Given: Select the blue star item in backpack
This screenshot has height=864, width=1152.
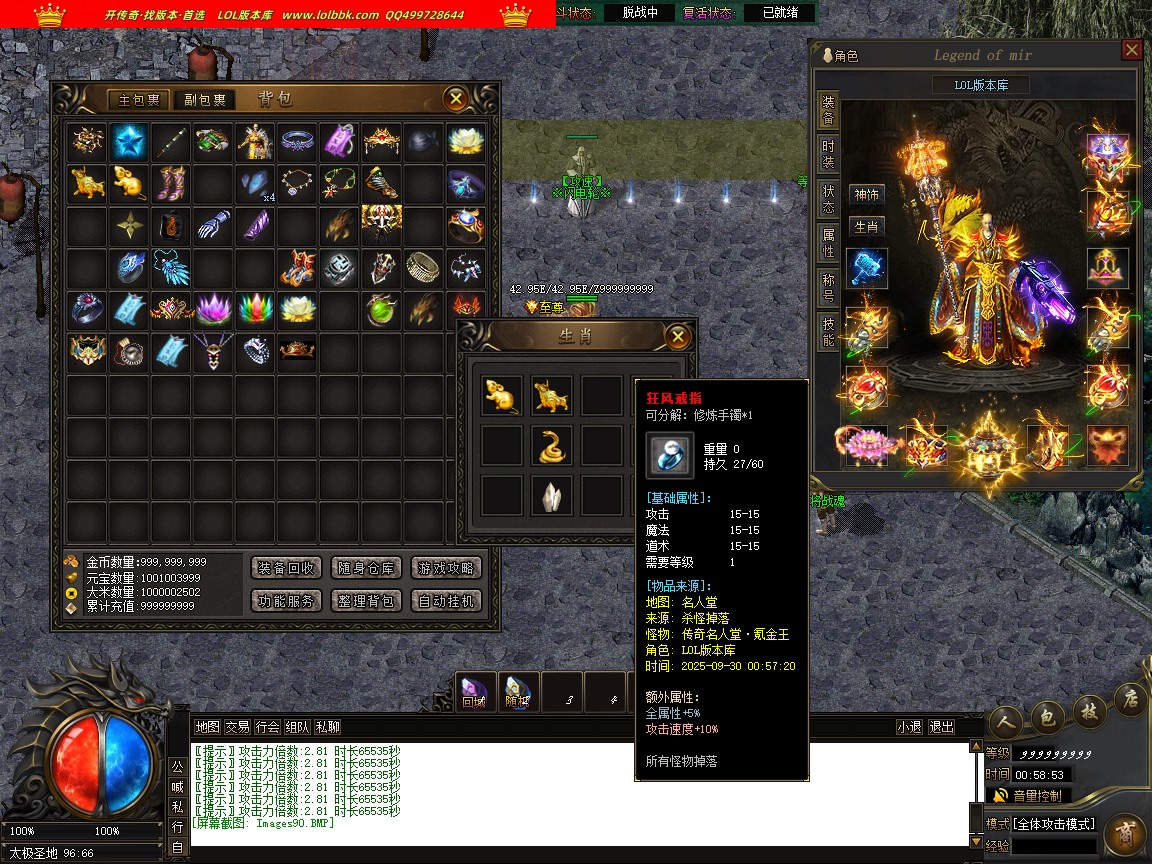Looking at the screenshot, I should [129, 142].
